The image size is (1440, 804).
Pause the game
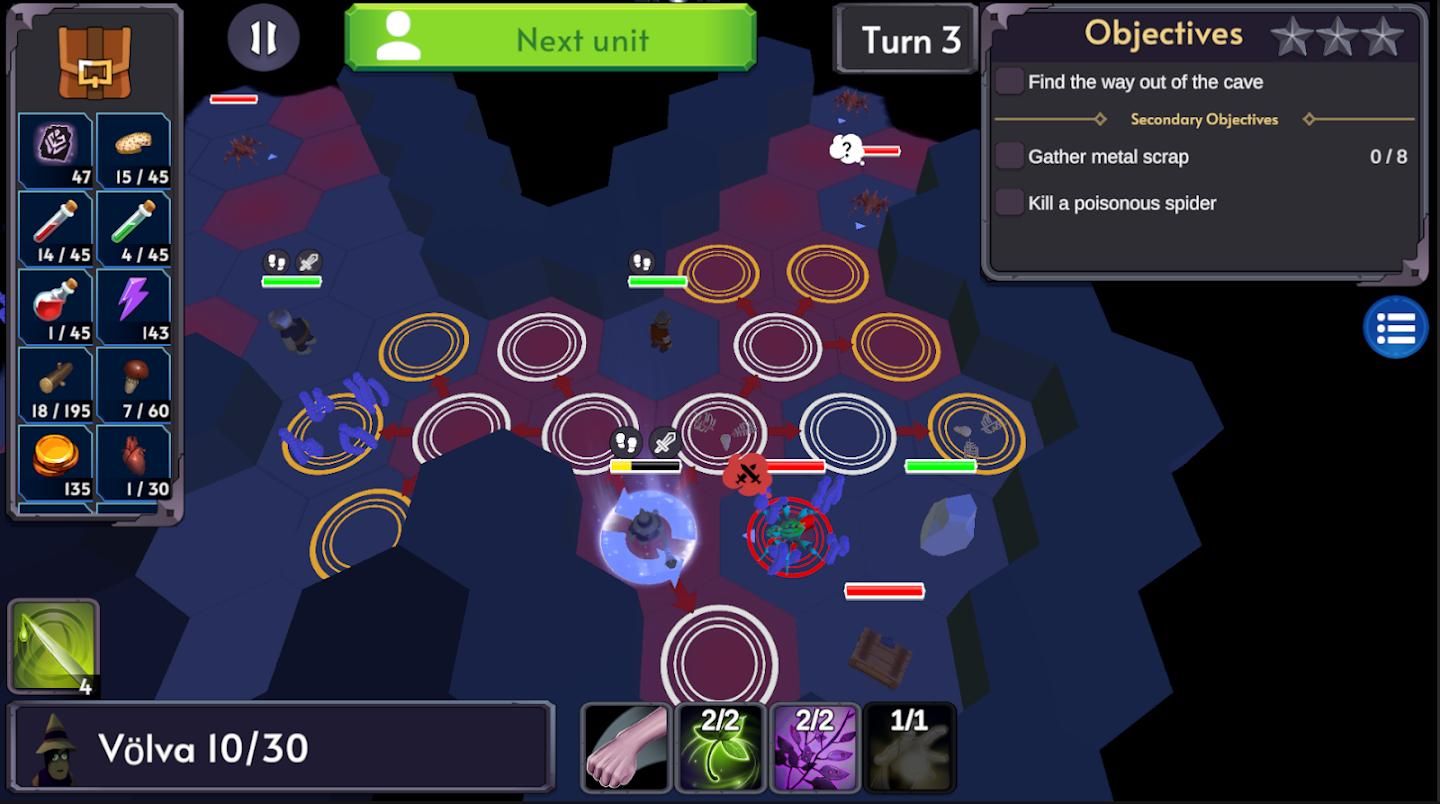263,38
